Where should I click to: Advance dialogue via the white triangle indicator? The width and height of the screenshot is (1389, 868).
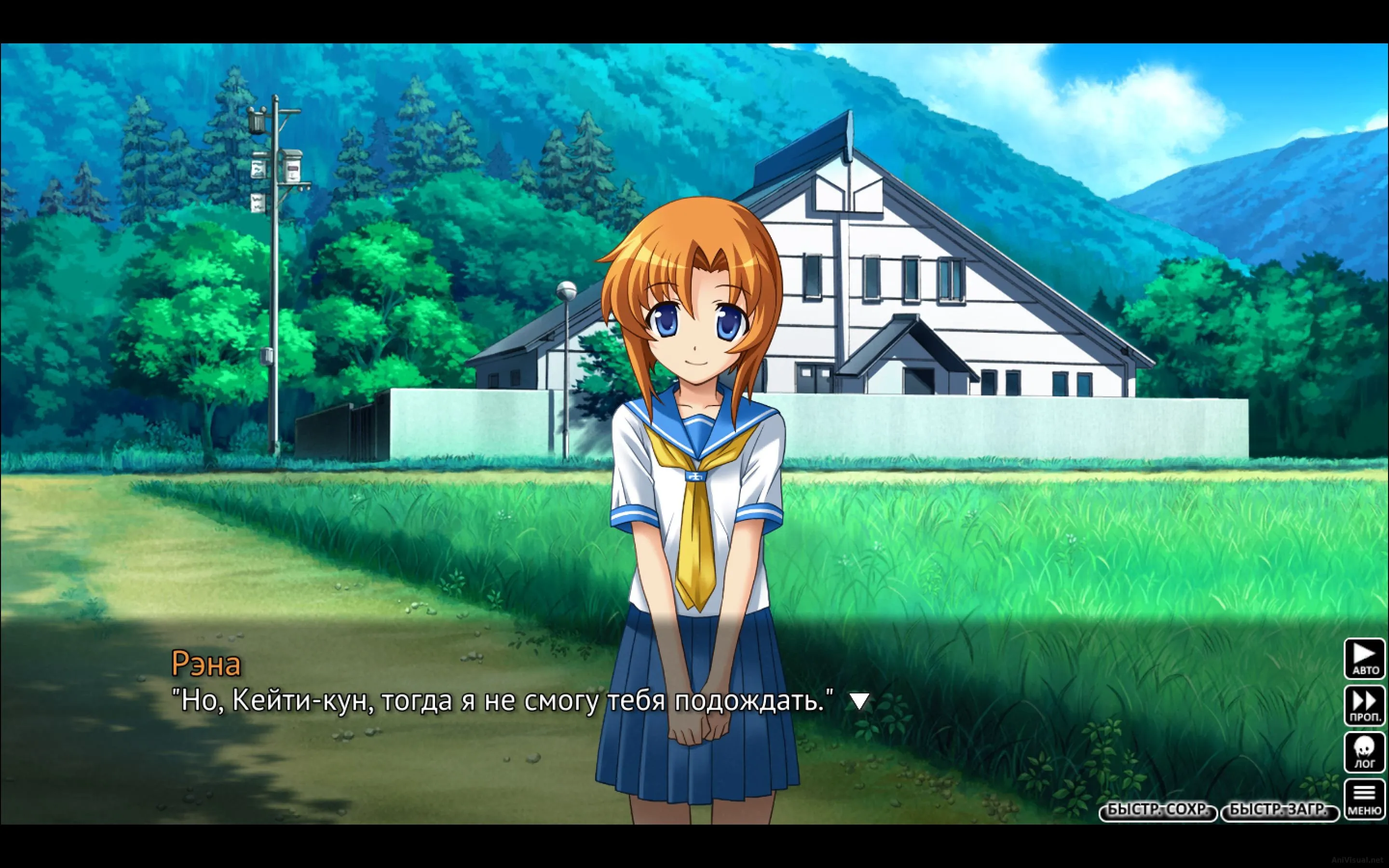click(859, 702)
